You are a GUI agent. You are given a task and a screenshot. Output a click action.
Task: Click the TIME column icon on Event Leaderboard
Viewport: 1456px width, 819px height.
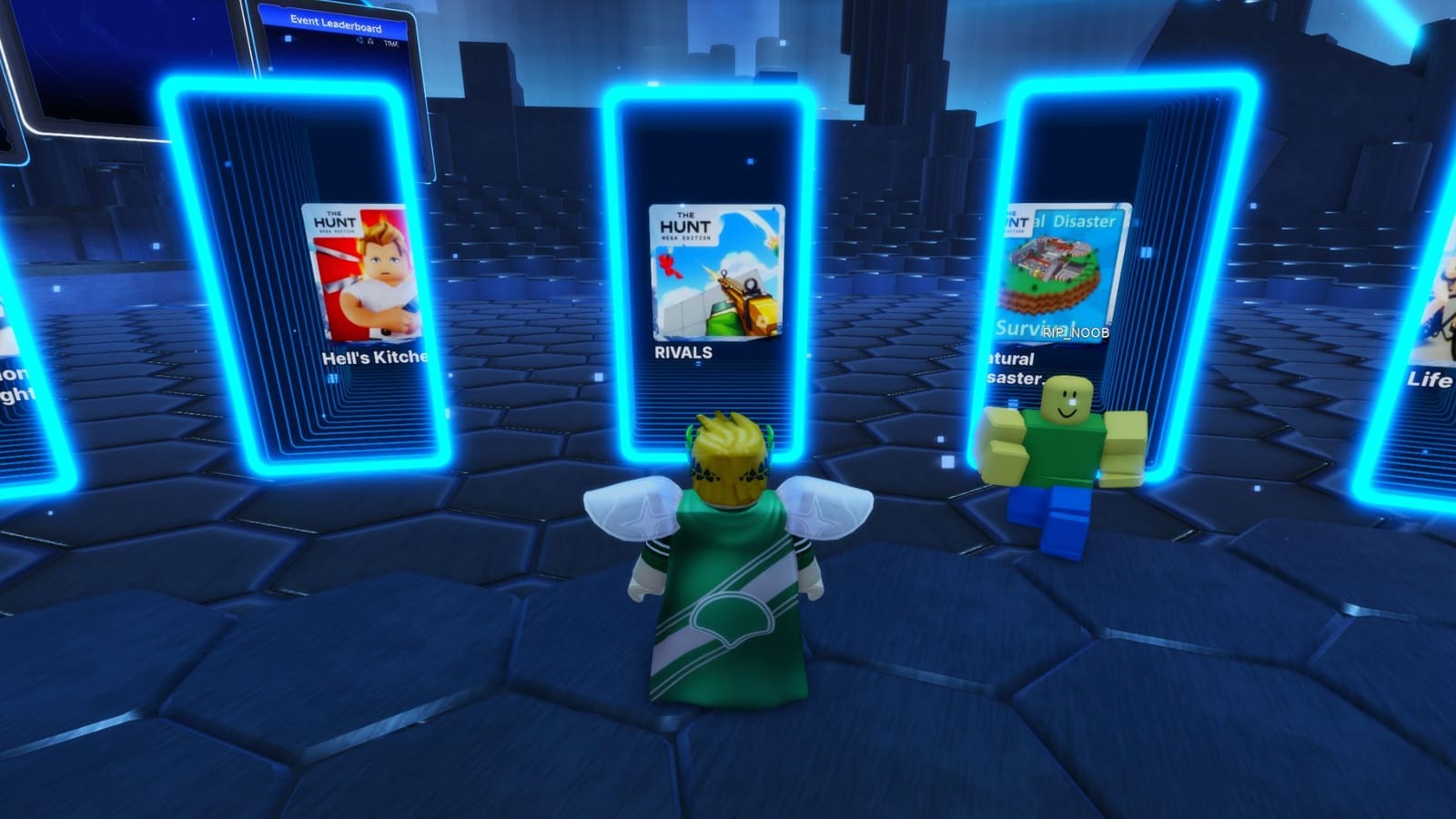pos(393,42)
